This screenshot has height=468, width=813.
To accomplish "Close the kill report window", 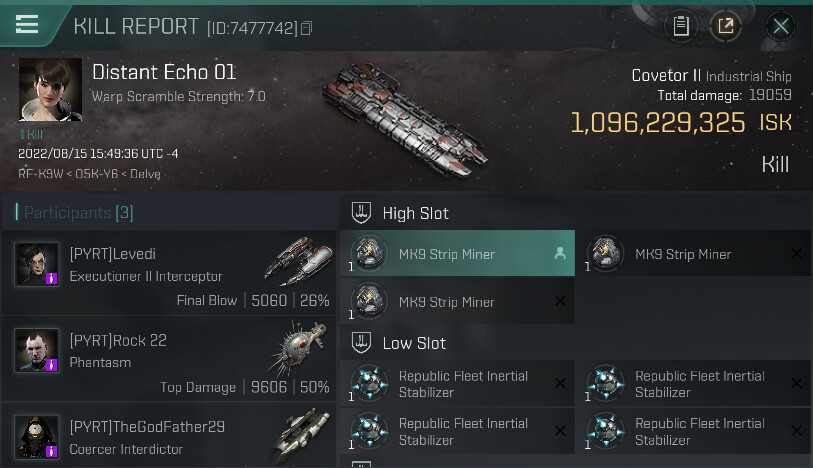I will [x=781, y=27].
